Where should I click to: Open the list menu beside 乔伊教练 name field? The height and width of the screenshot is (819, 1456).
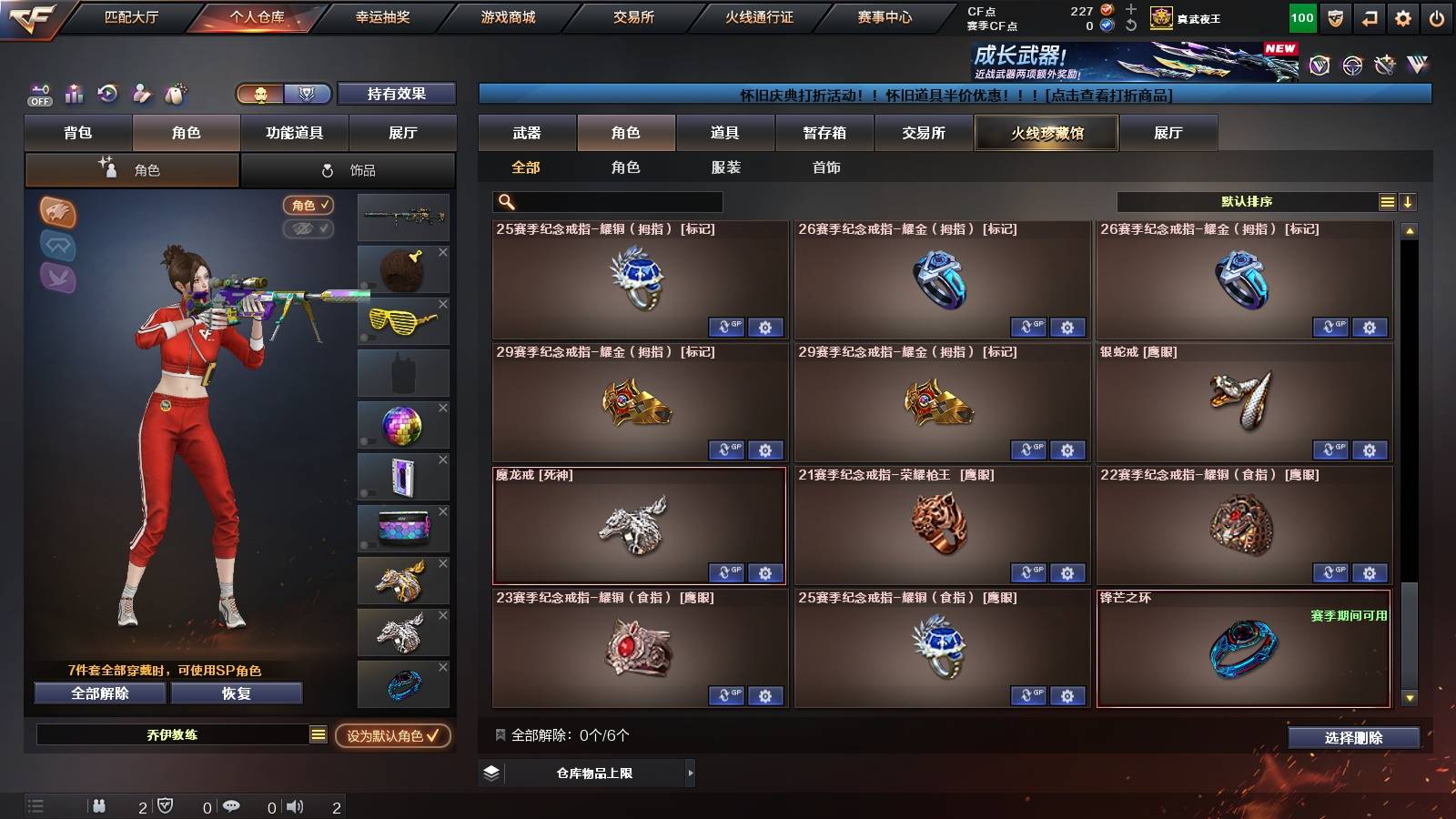tap(317, 735)
